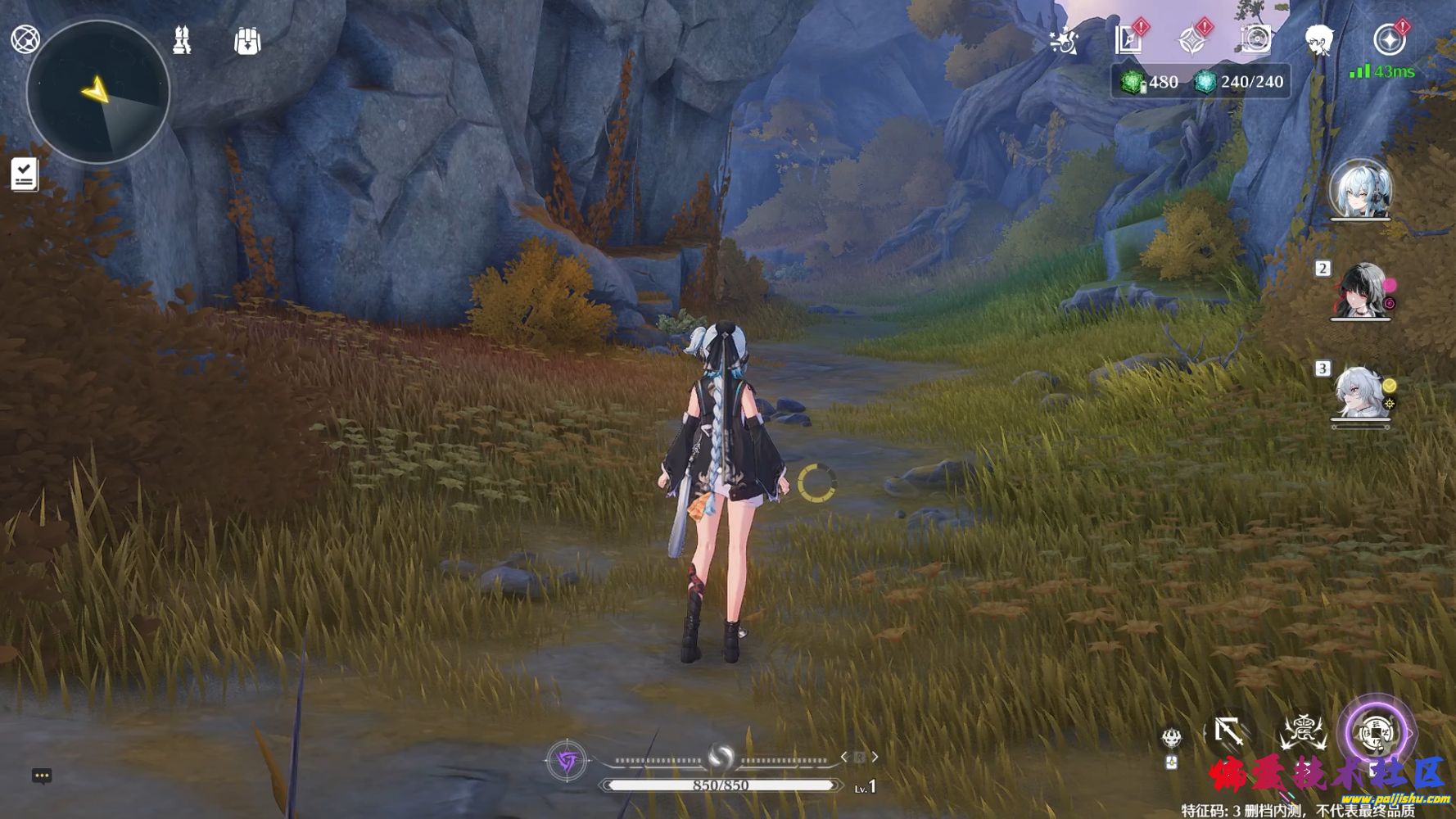Screen dimensions: 1456x819
Task: Open the camera icon
Action: click(x=1255, y=39)
